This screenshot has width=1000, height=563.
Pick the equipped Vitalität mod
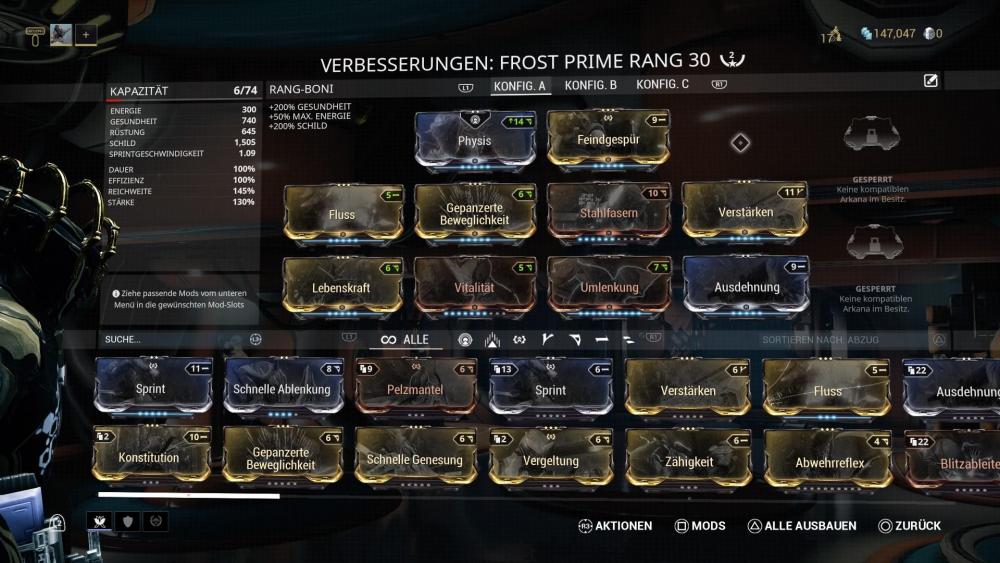tap(475, 287)
